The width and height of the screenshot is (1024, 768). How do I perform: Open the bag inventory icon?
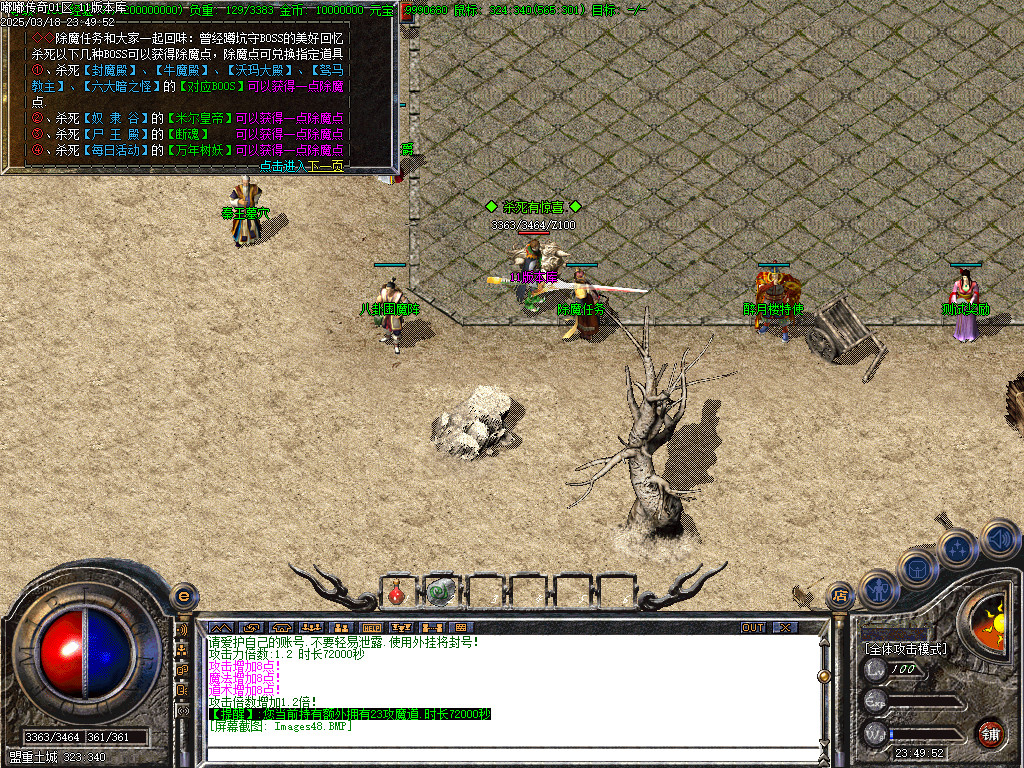[x=917, y=568]
